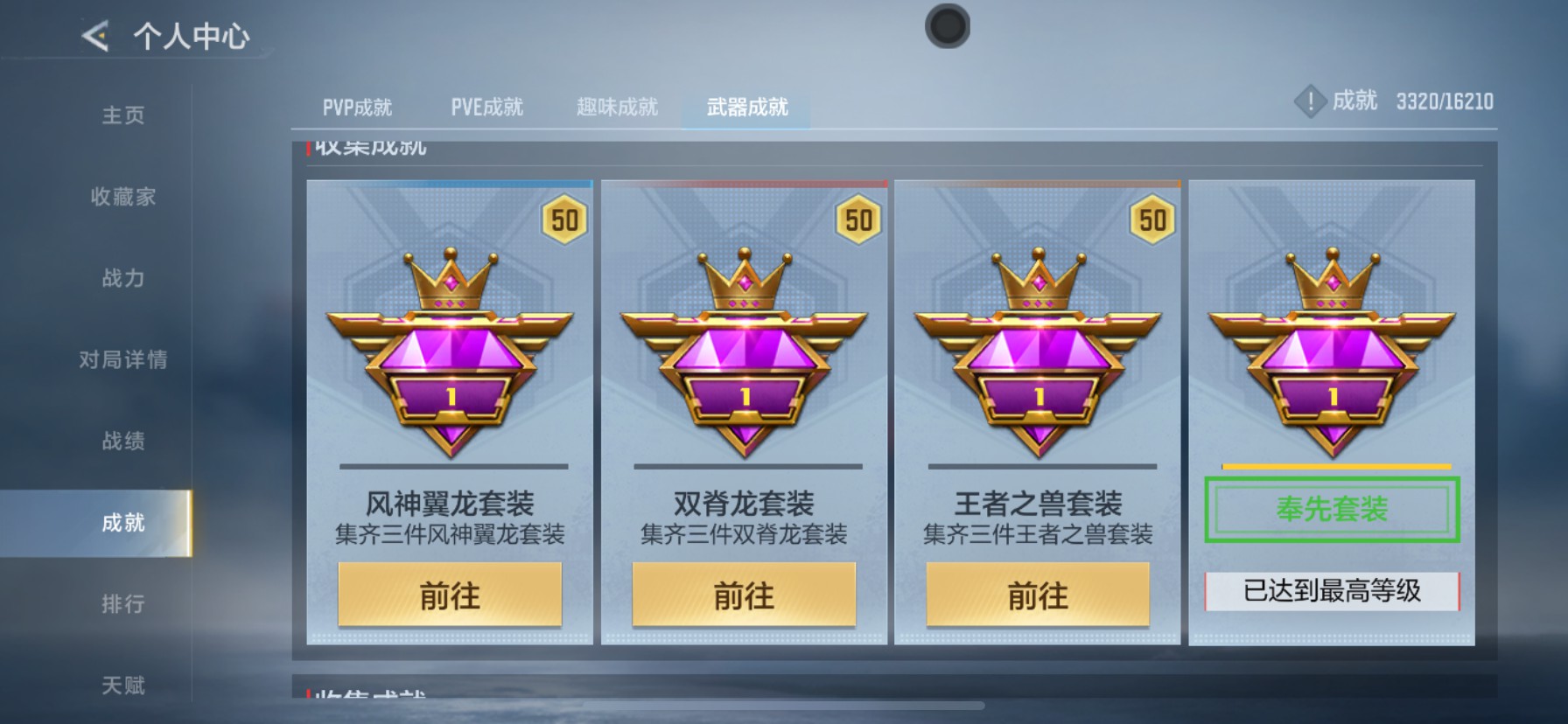Click the yellow progress bar under 奉先套装 emblem
This screenshot has height=724, width=1568.
point(1331,466)
